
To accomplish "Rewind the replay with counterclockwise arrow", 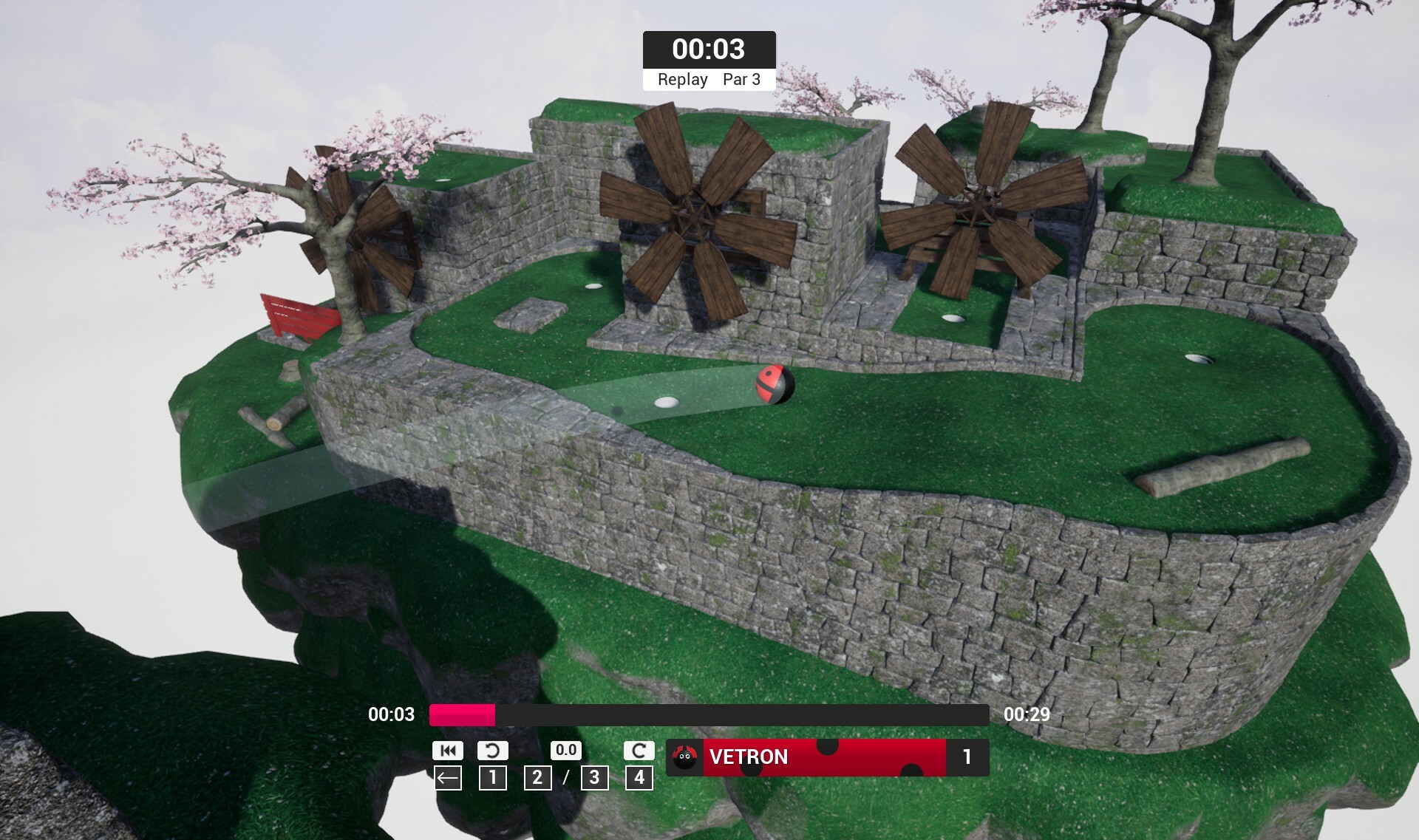I will click(492, 751).
